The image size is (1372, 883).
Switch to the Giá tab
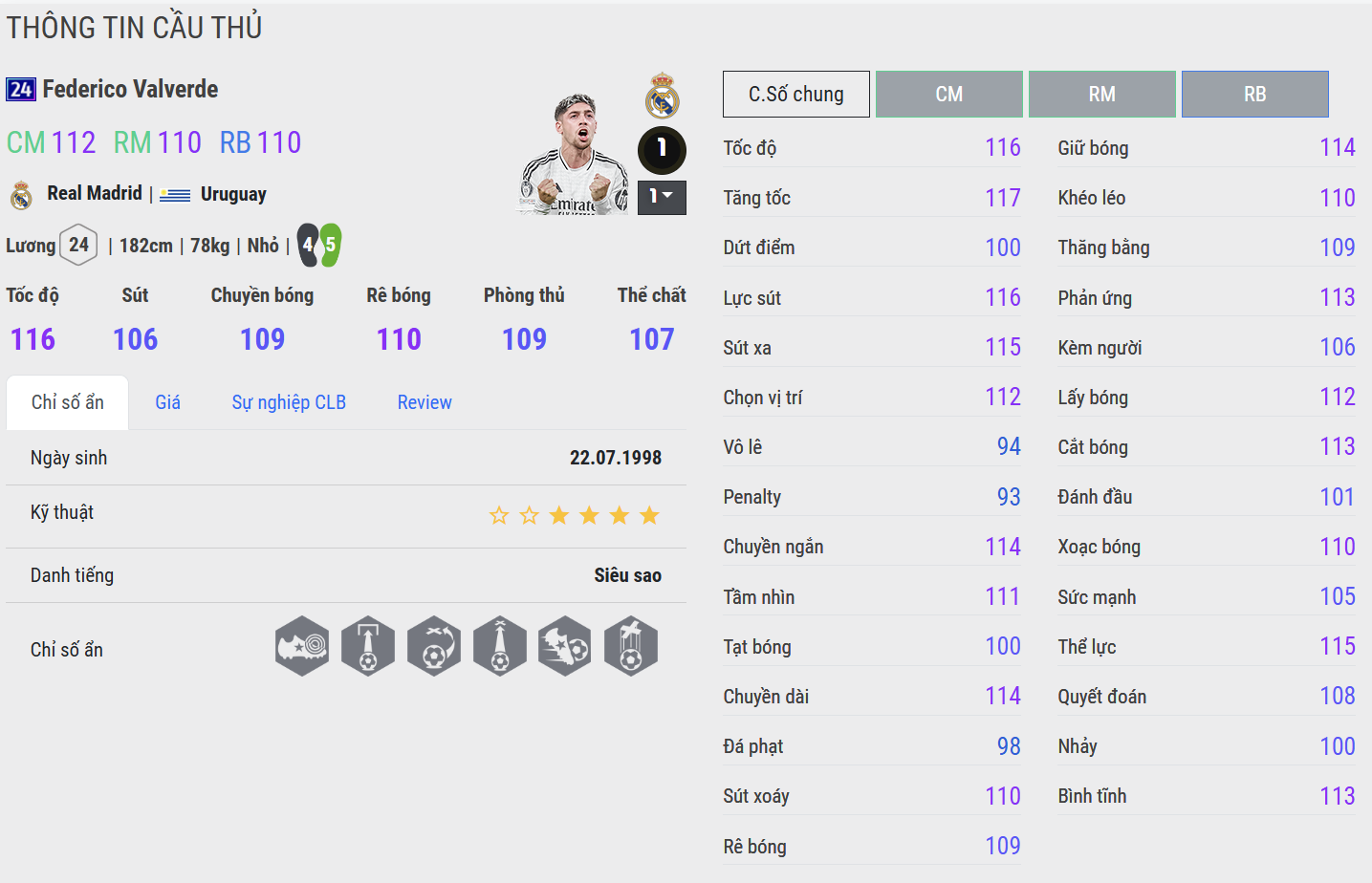point(167,402)
